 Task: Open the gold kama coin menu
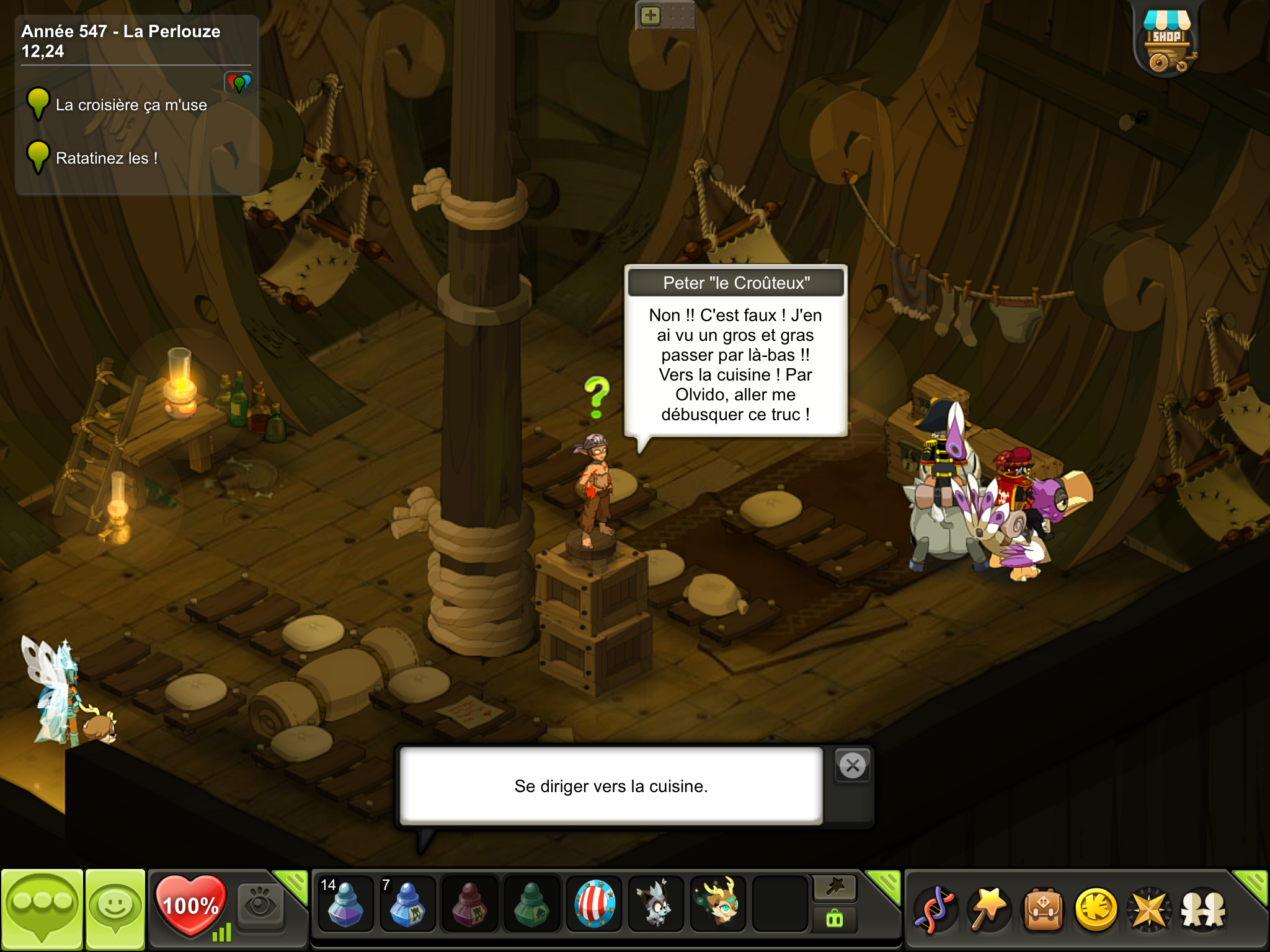pos(1096,909)
